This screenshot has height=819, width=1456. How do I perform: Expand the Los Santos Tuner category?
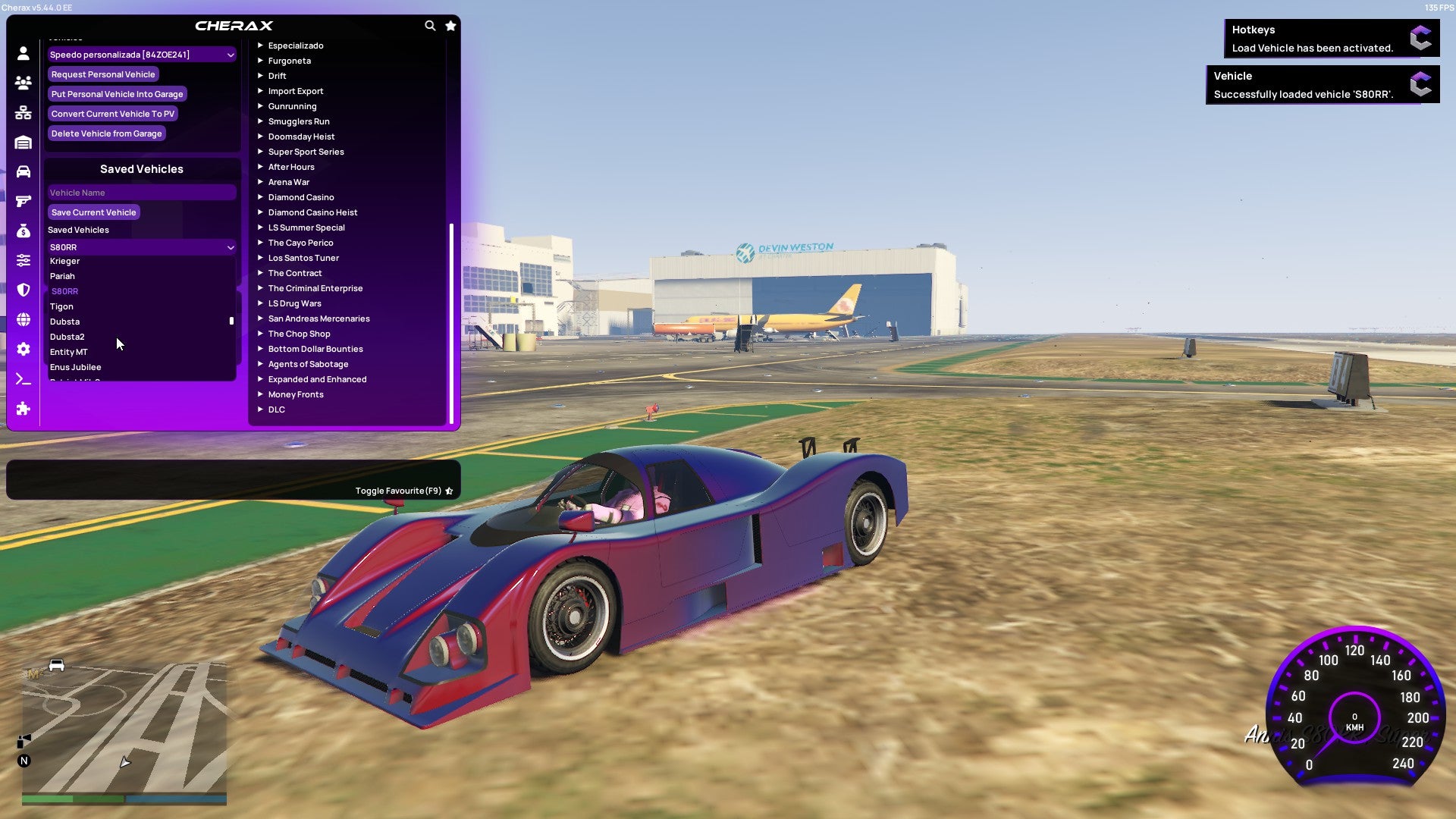(x=303, y=258)
